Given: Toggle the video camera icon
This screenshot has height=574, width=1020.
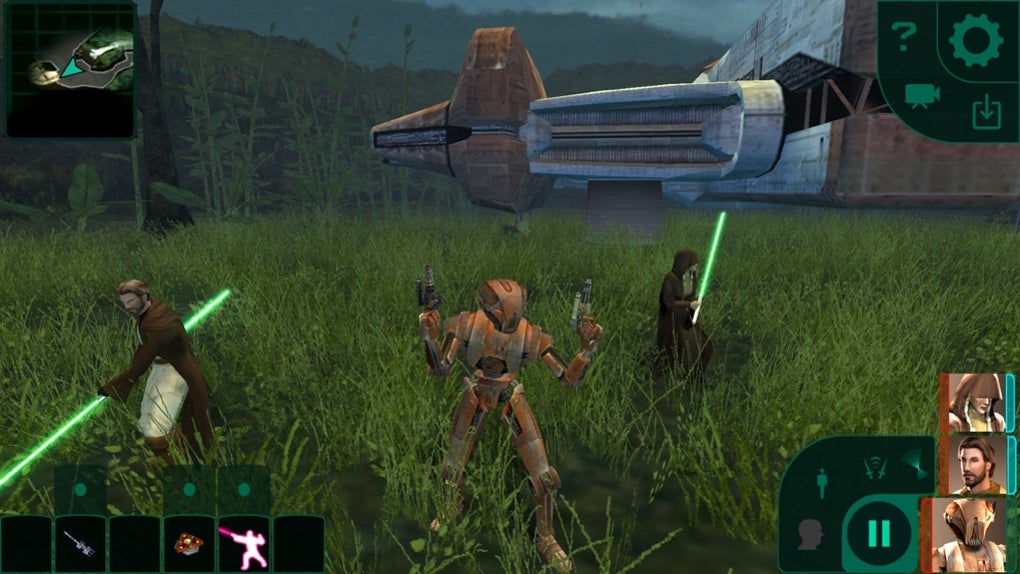Looking at the screenshot, I should [x=922, y=95].
